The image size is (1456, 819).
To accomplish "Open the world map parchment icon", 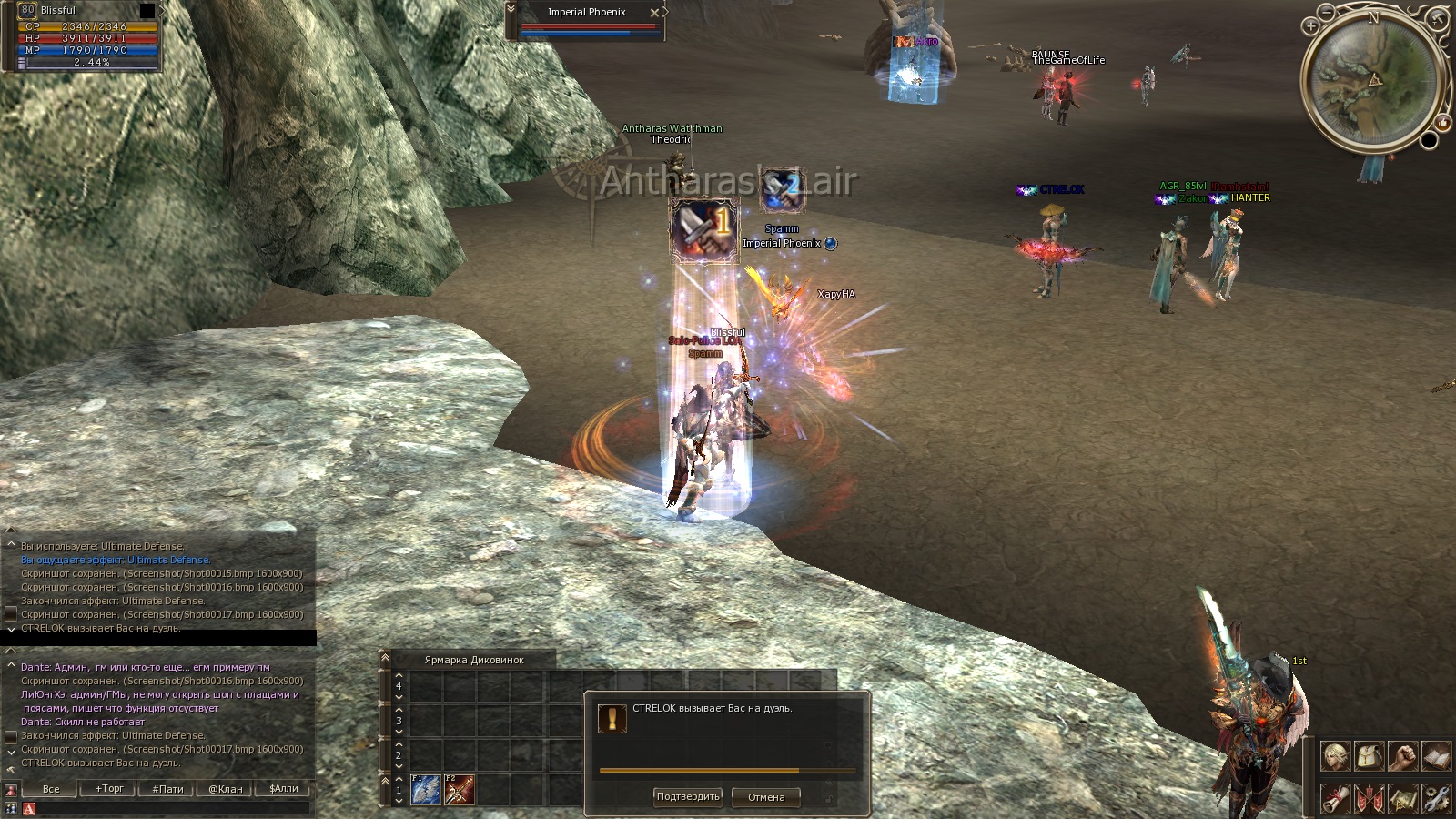I will coord(1403,798).
